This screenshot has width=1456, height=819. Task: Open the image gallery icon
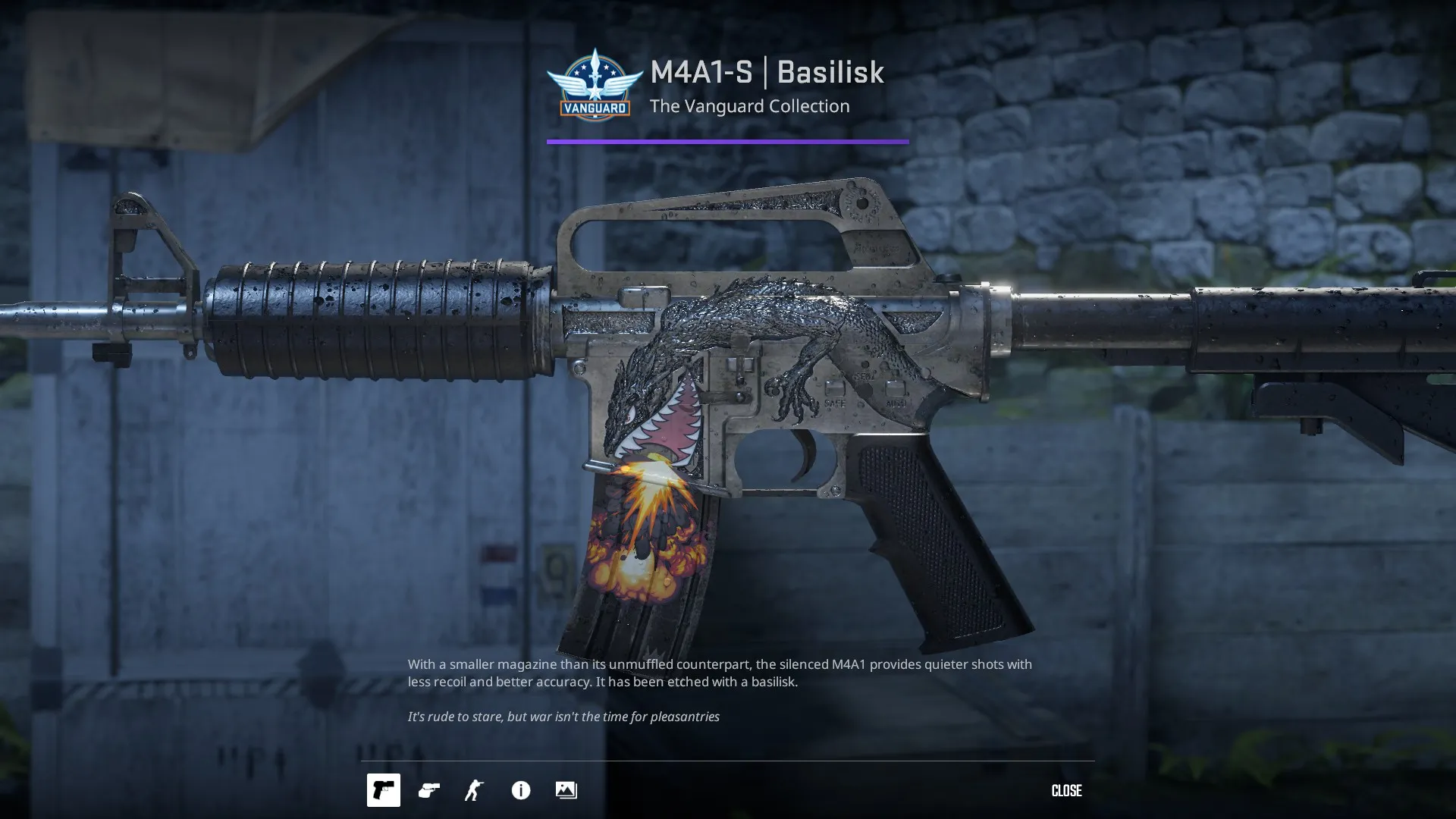coord(566,790)
